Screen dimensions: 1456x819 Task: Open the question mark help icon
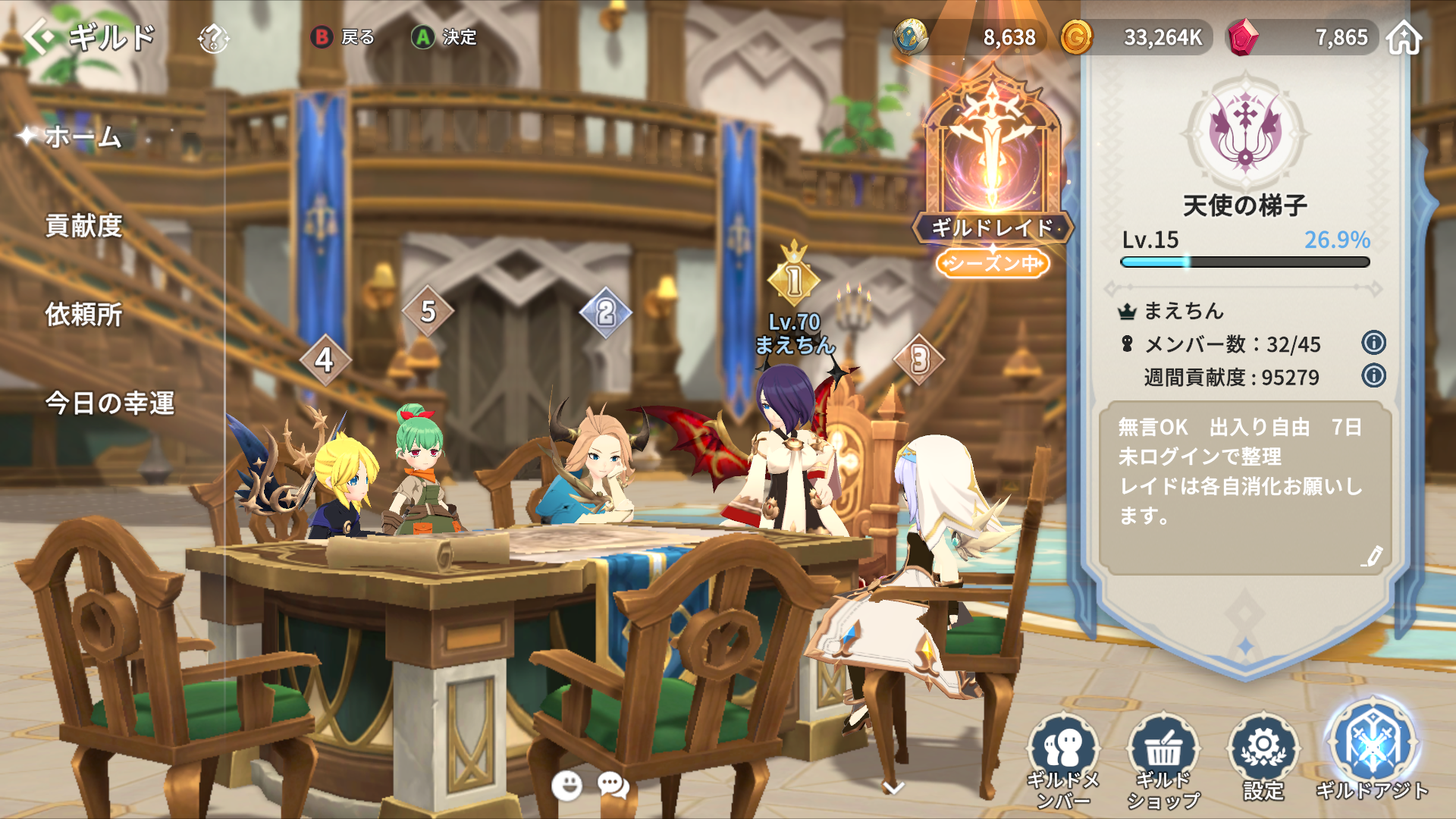click(213, 38)
